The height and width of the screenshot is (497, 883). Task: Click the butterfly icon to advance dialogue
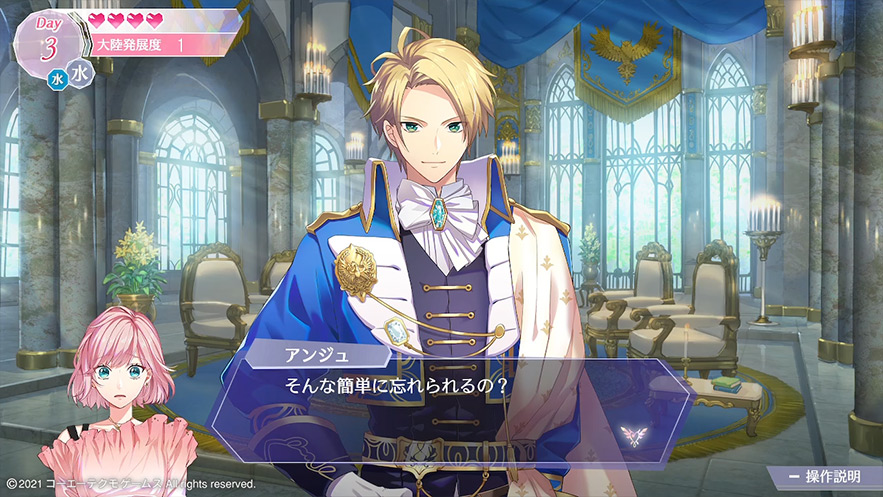[632, 432]
